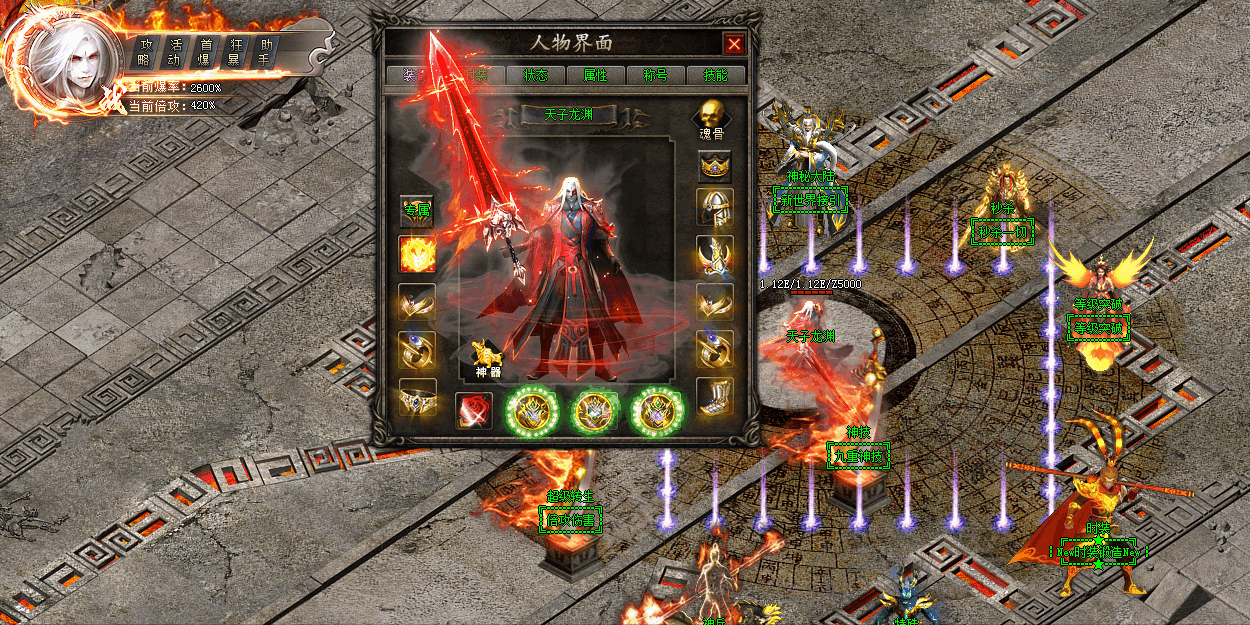This screenshot has height=625, width=1250.
Task: Activate the 狂暴 berserk button
Action: coord(235,52)
